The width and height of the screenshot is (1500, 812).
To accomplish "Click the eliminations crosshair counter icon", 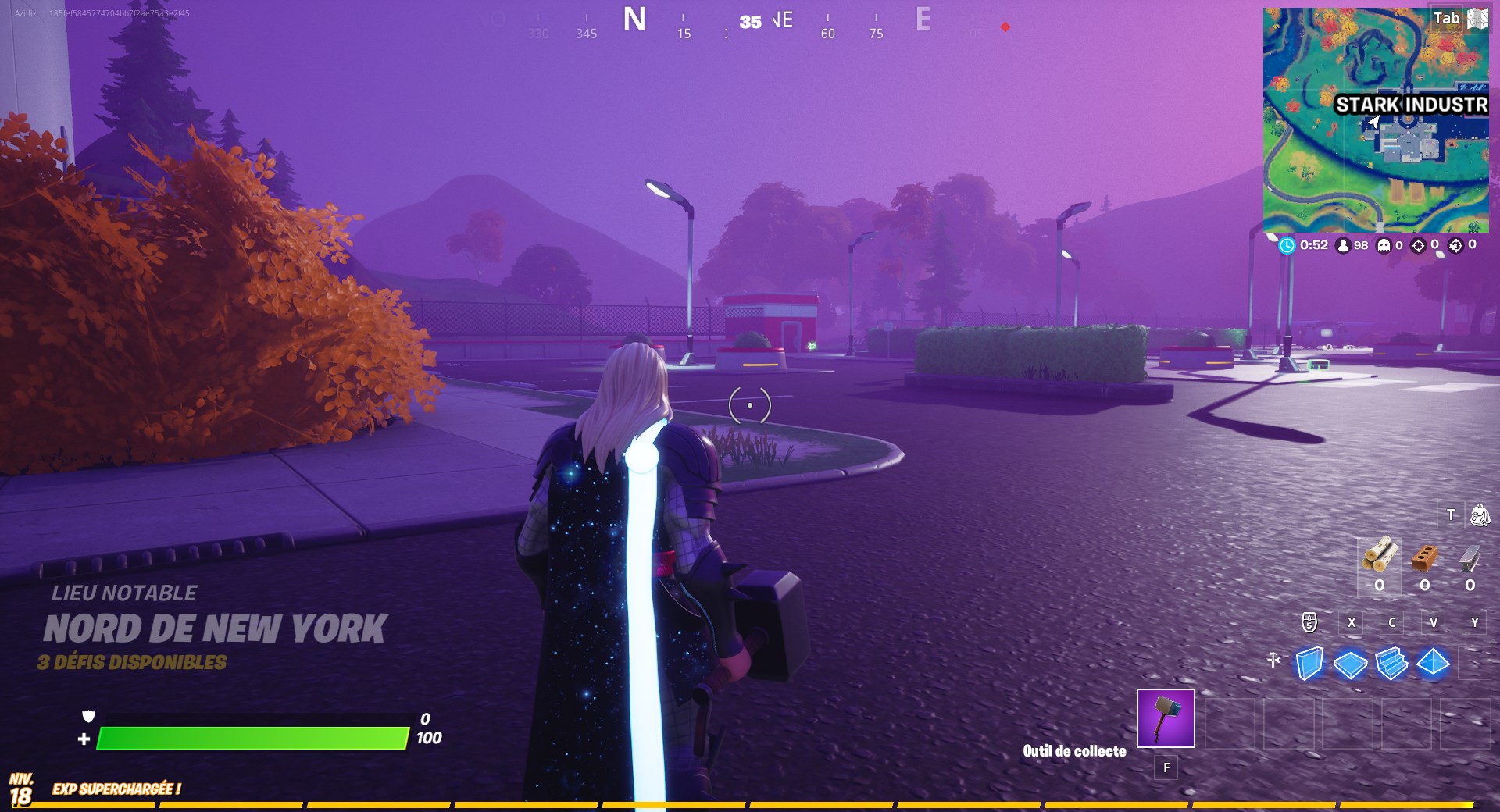I will coord(1418,245).
